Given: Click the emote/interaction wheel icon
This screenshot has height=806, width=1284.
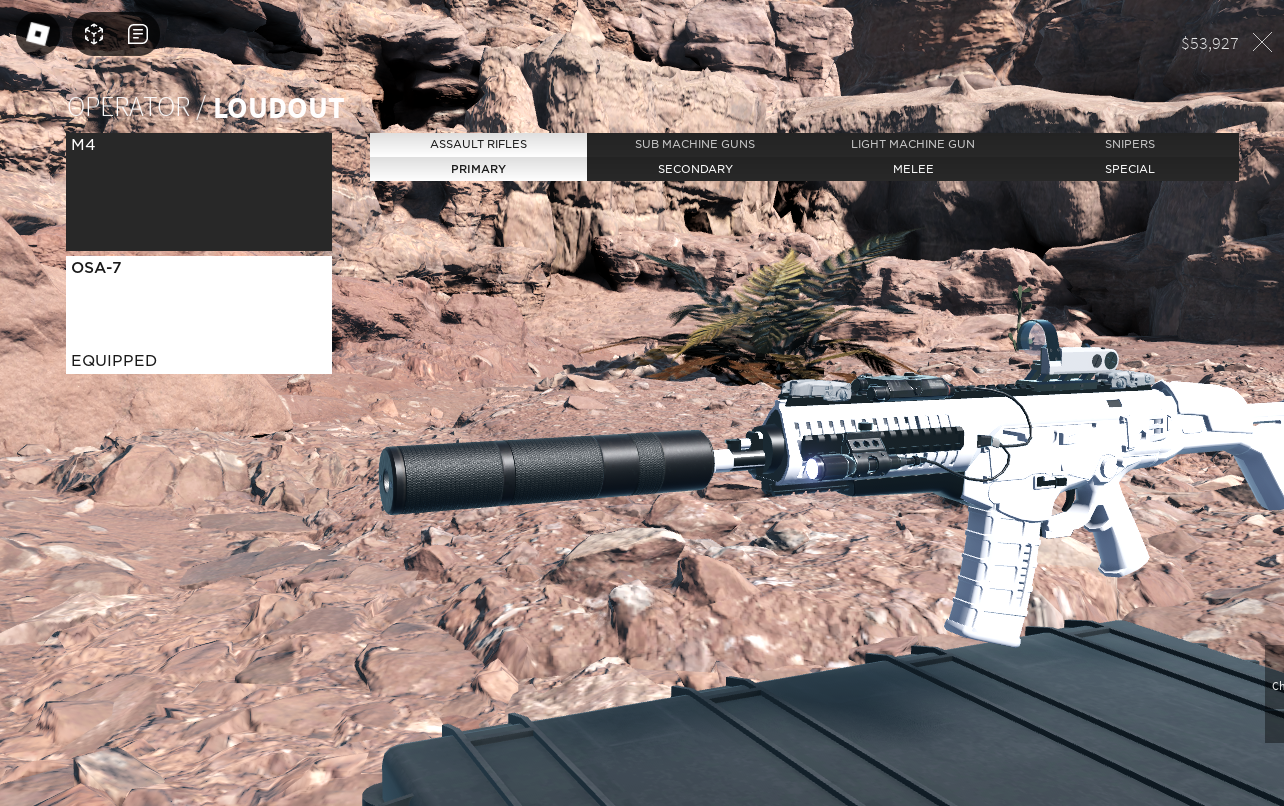Looking at the screenshot, I should (x=93, y=33).
